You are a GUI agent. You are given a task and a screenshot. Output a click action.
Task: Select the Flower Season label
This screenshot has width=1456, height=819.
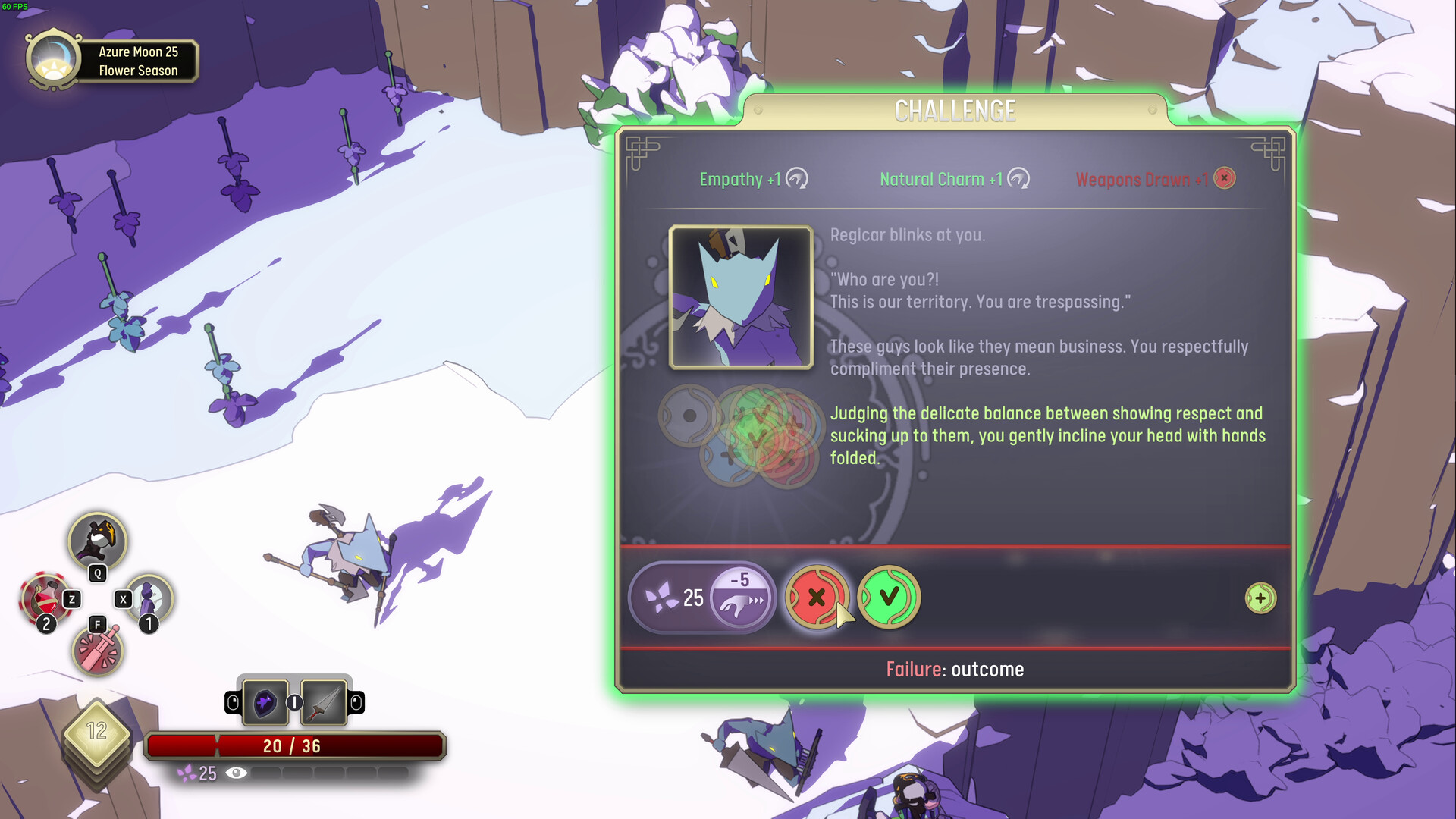coord(139,71)
